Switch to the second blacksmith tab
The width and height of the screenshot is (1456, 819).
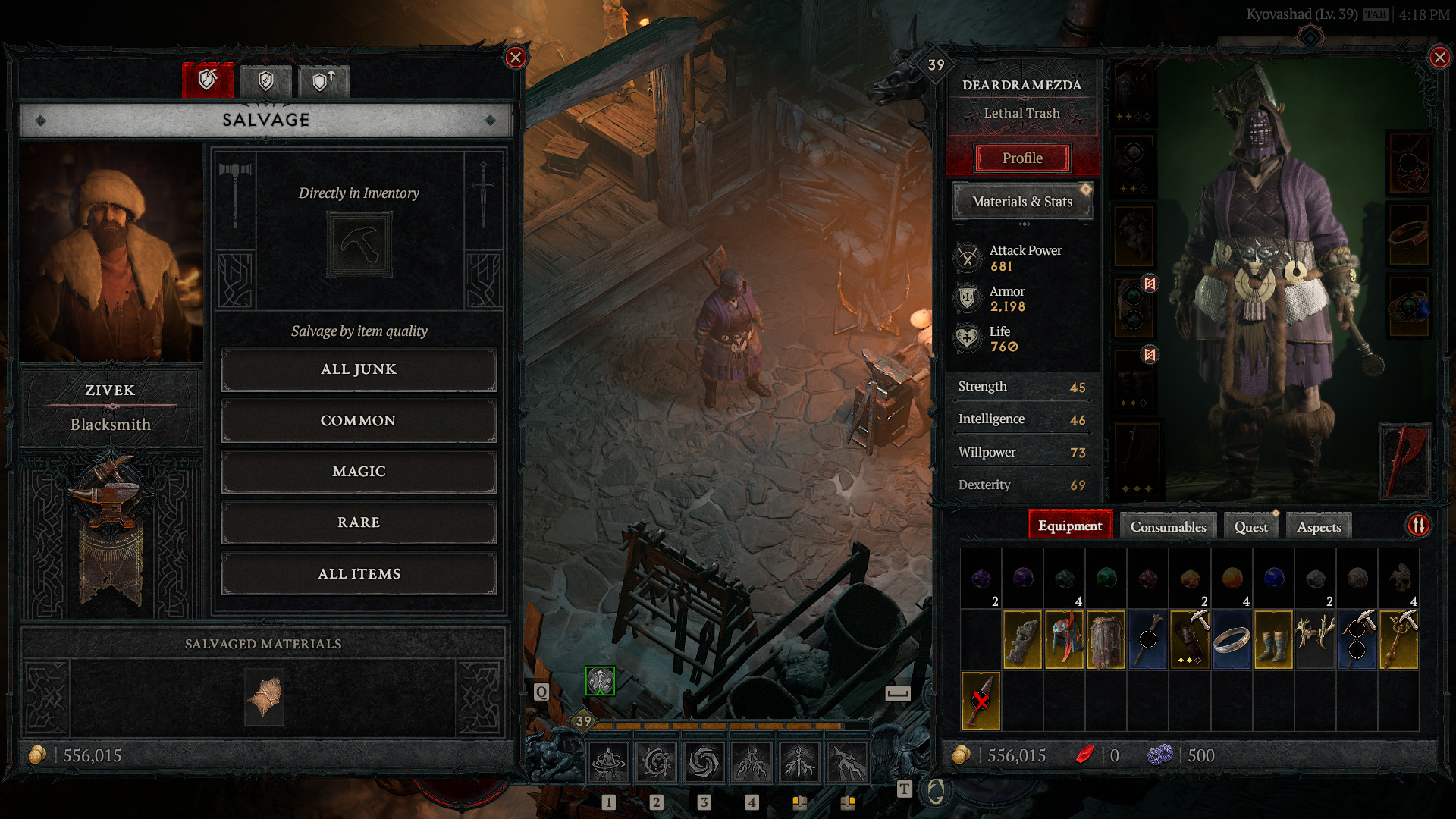click(x=265, y=80)
